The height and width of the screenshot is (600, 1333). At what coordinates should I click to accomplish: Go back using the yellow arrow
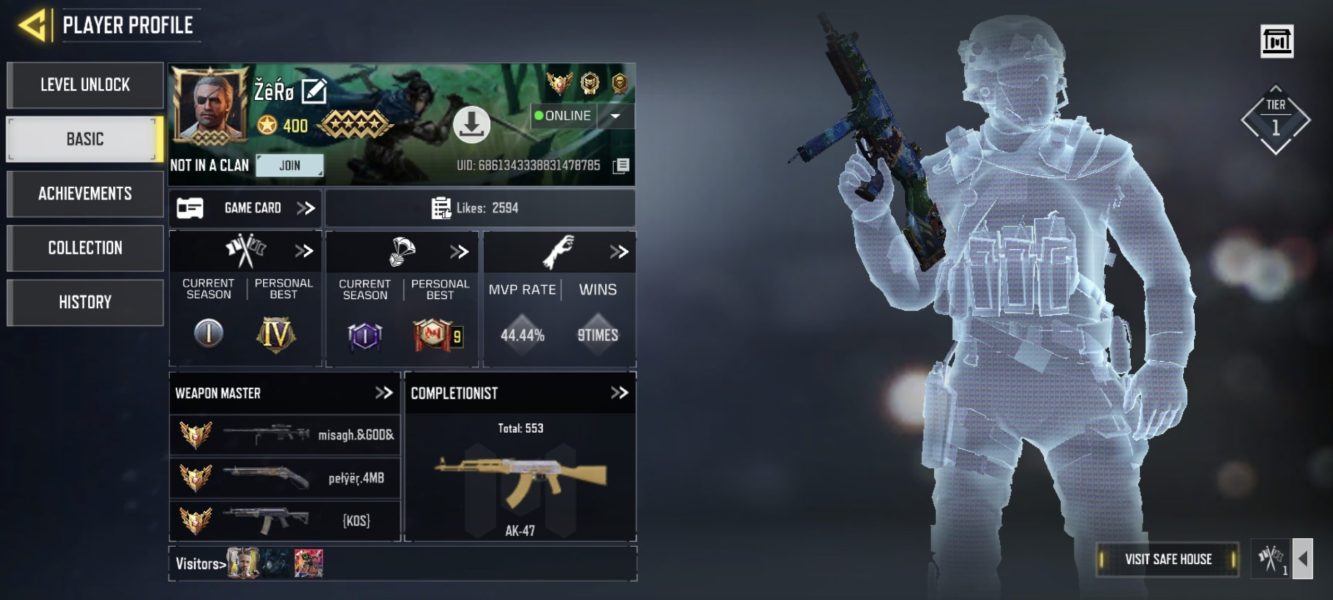click(x=33, y=25)
